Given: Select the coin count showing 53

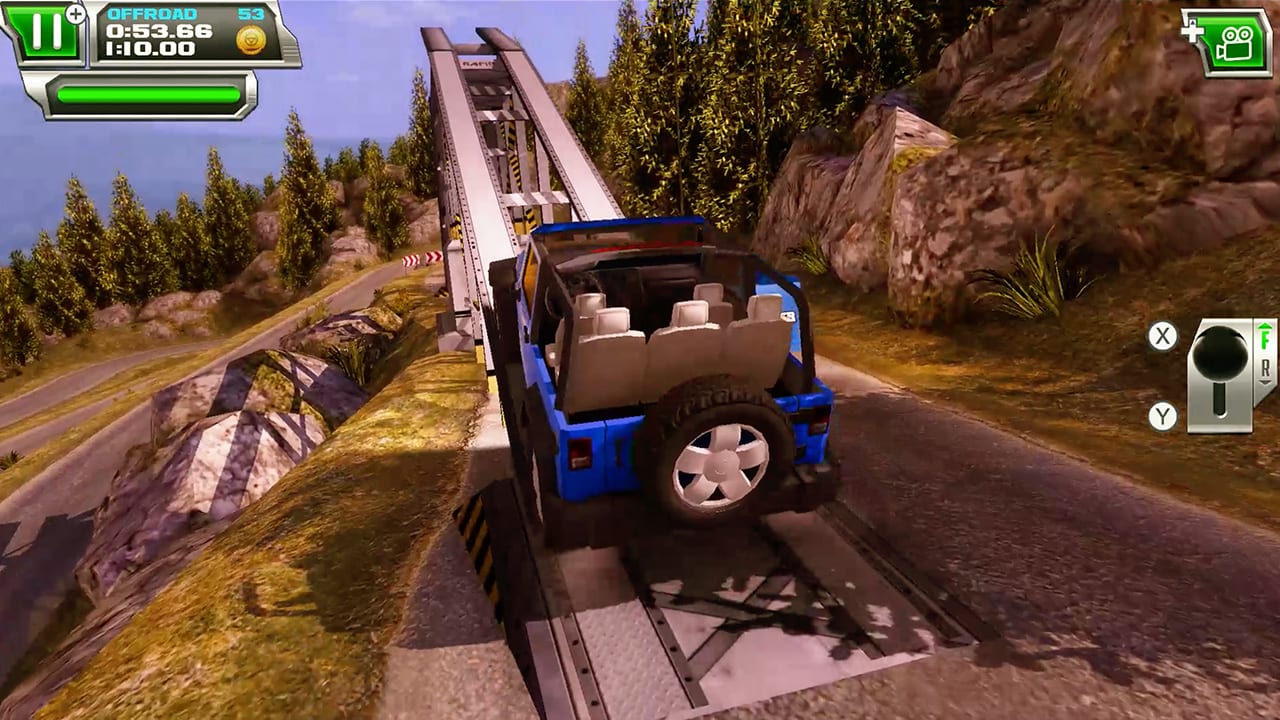Looking at the screenshot, I should [250, 14].
